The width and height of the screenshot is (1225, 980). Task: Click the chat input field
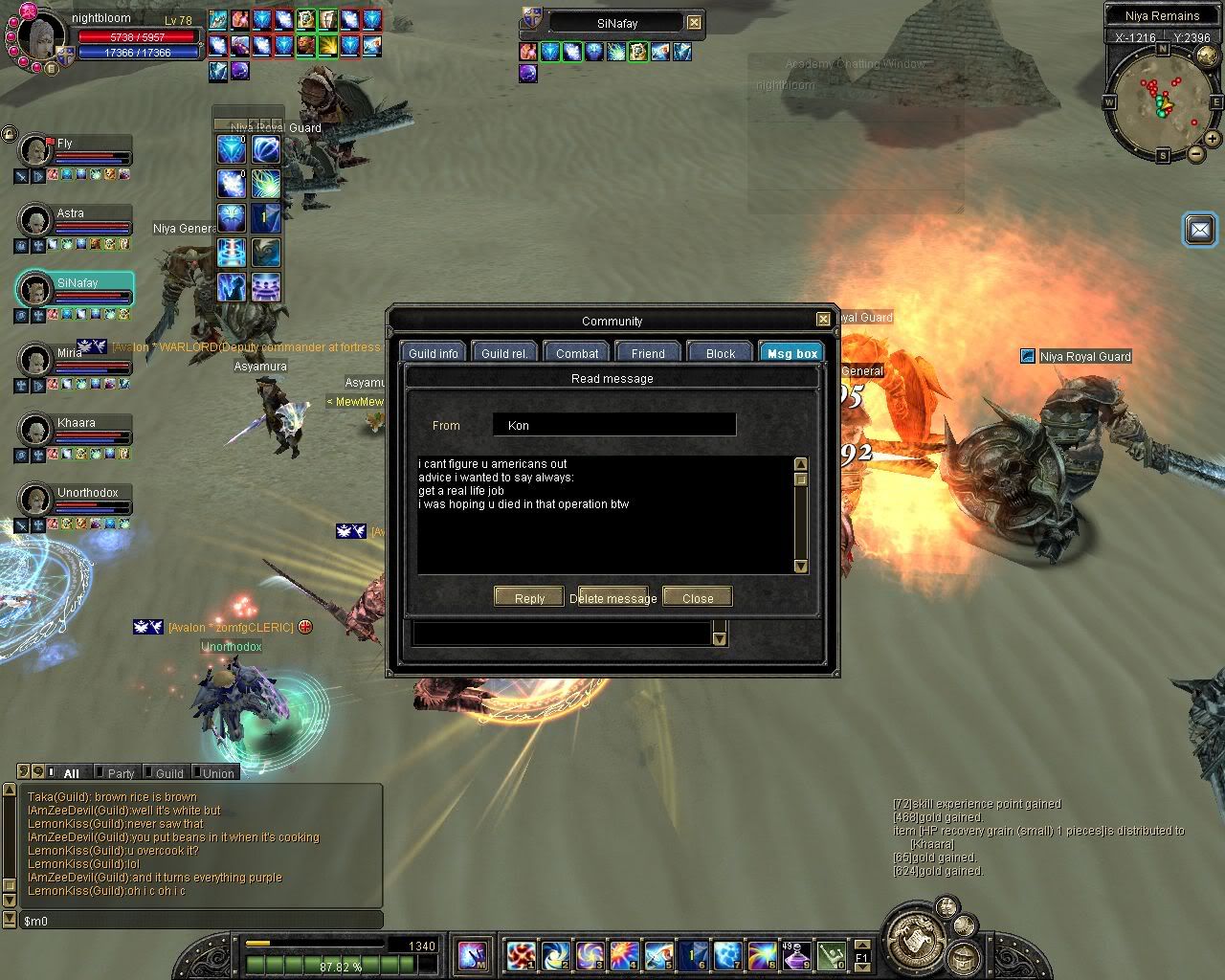point(201,921)
